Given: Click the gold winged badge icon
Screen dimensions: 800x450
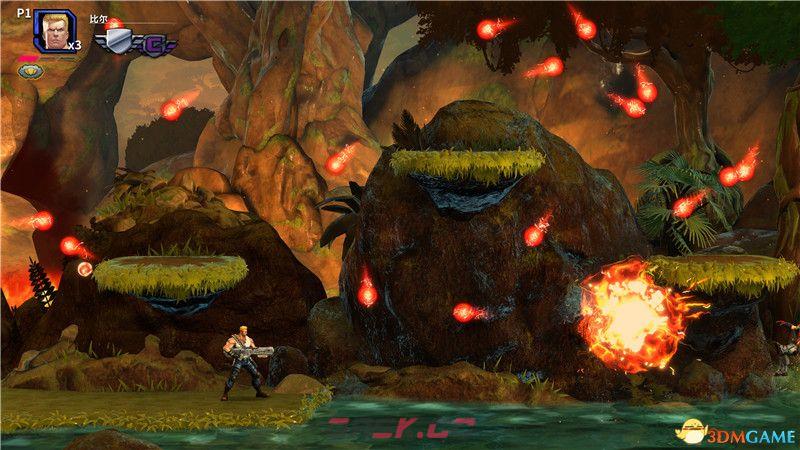Looking at the screenshot, I should point(28,71).
